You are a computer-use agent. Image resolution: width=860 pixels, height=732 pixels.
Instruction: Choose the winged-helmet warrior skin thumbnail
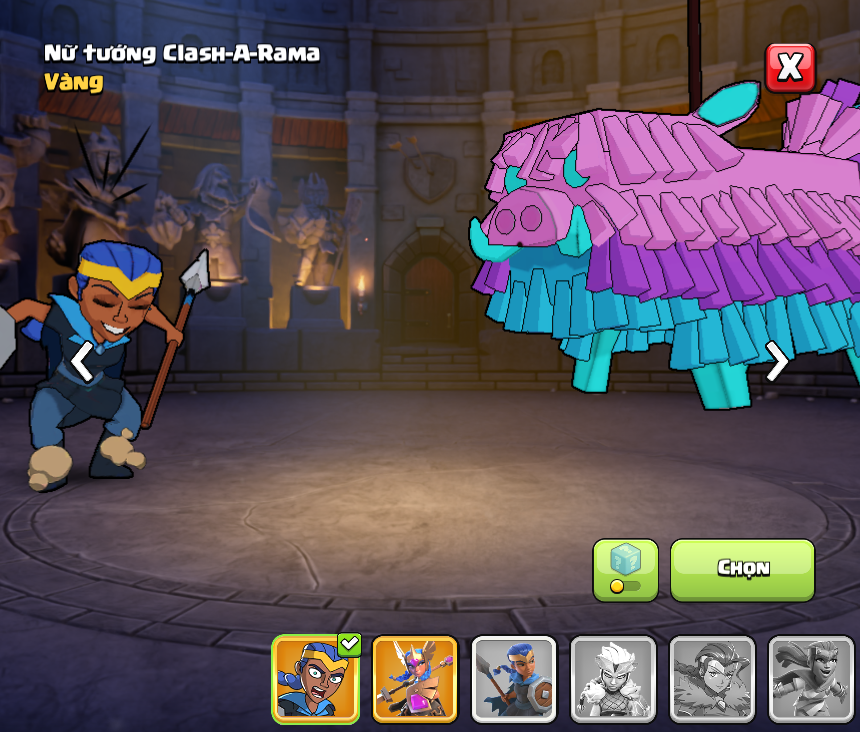[x=415, y=679]
